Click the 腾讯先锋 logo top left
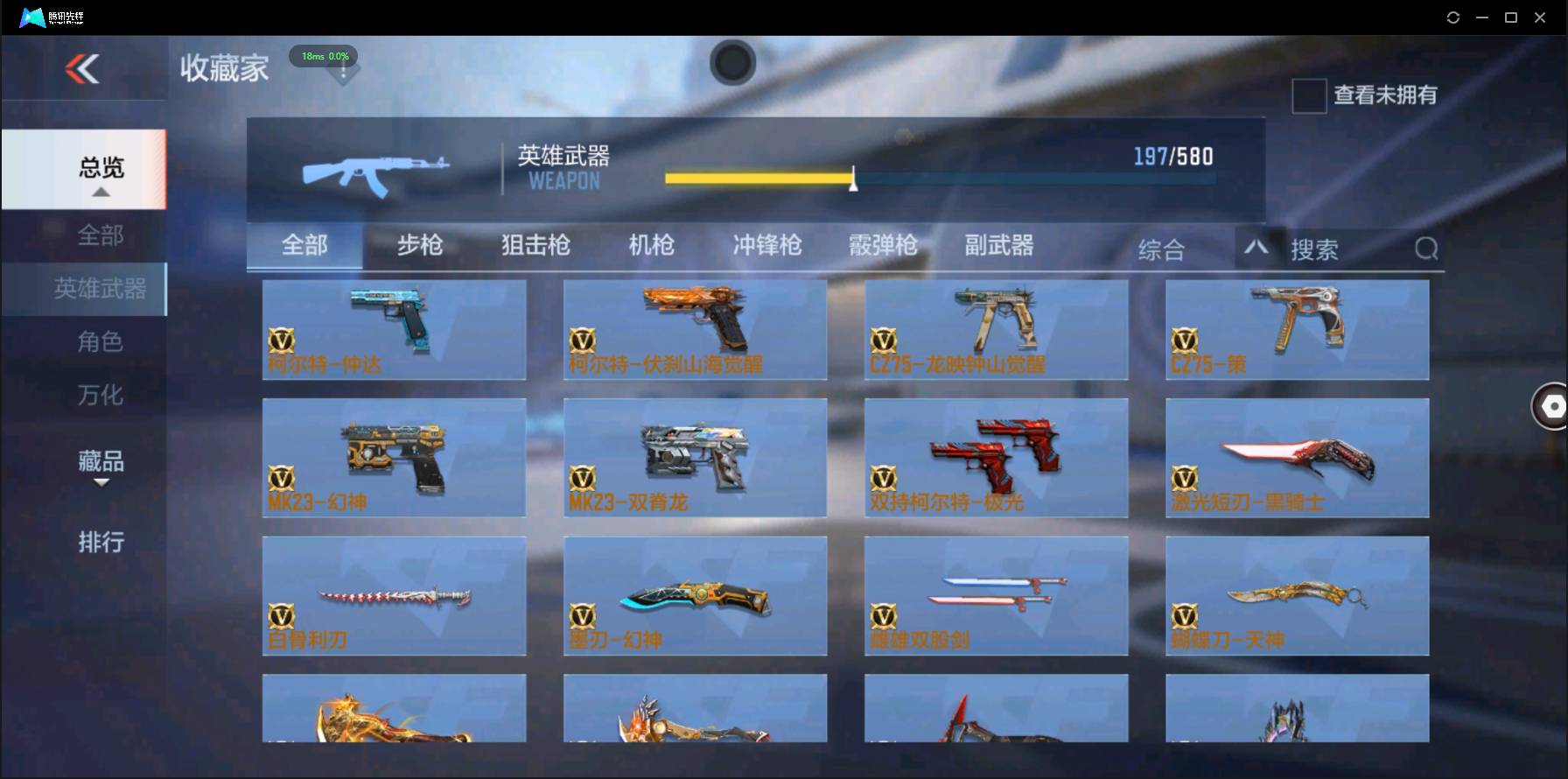Screen dimensions: 1568x779 tap(51, 17)
